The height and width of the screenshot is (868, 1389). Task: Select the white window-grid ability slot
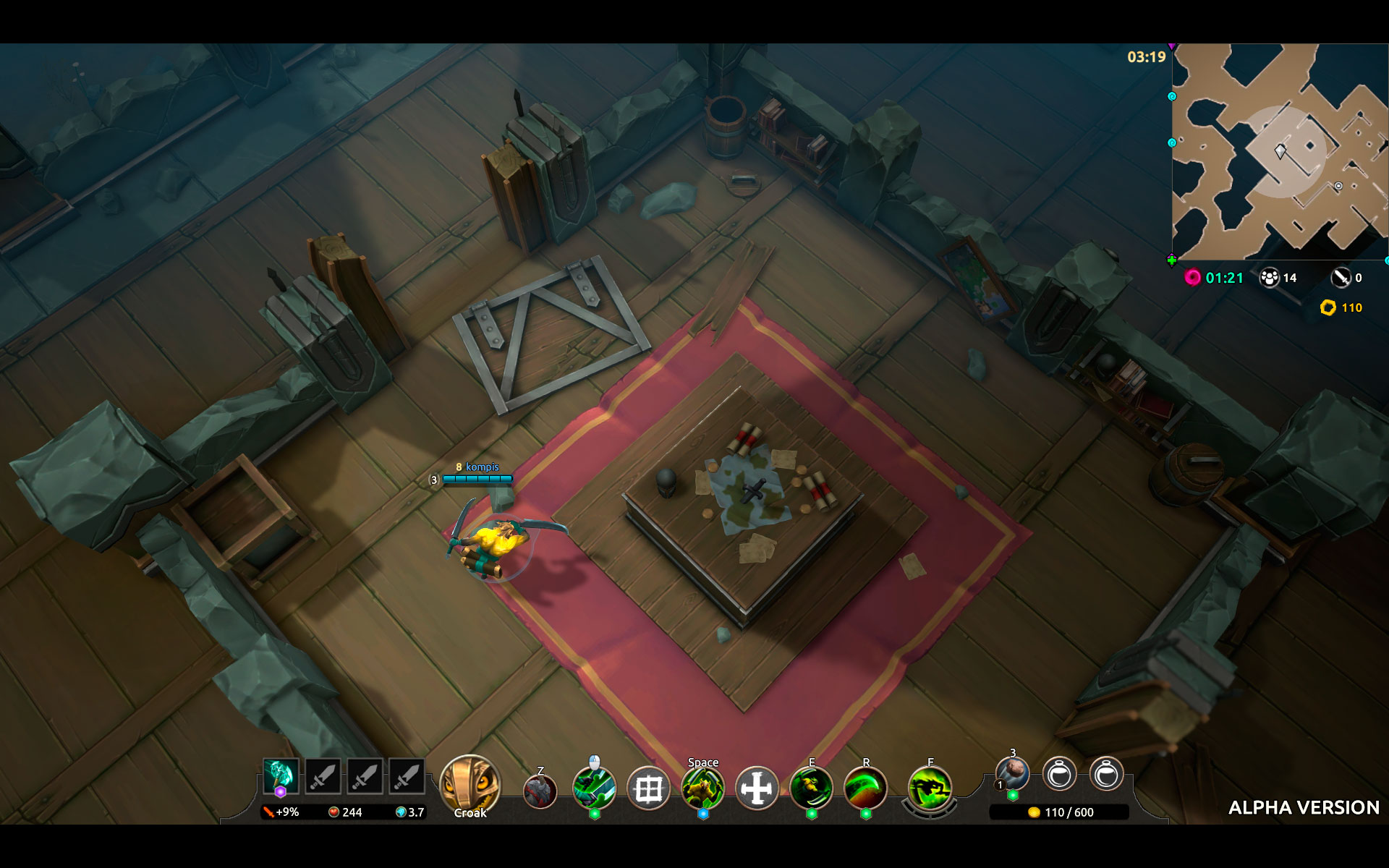[648, 789]
